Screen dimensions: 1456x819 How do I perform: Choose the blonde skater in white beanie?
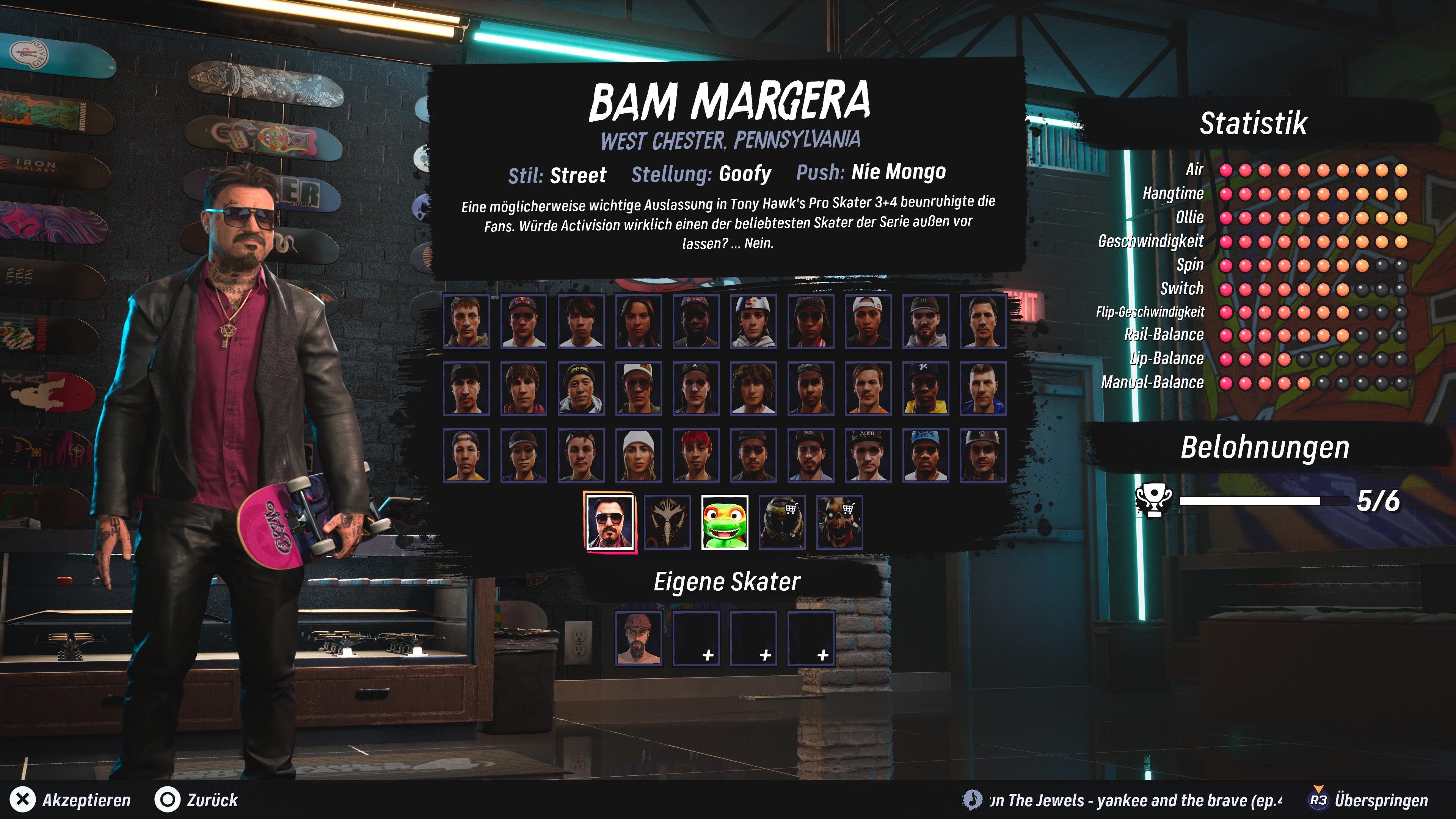(638, 455)
